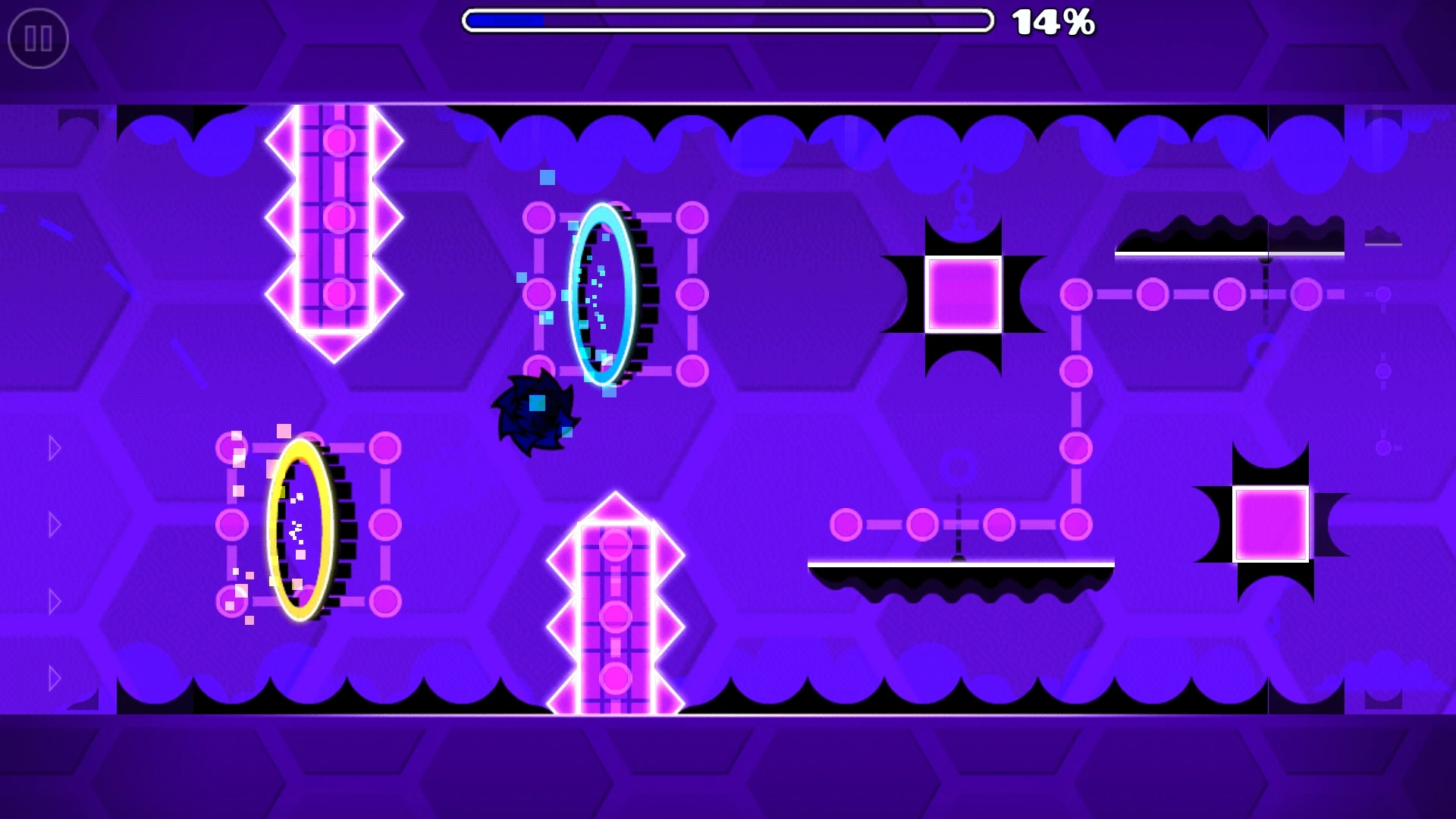The width and height of the screenshot is (1456, 819).
Task: Click the 14% progress label
Action: tap(1053, 23)
